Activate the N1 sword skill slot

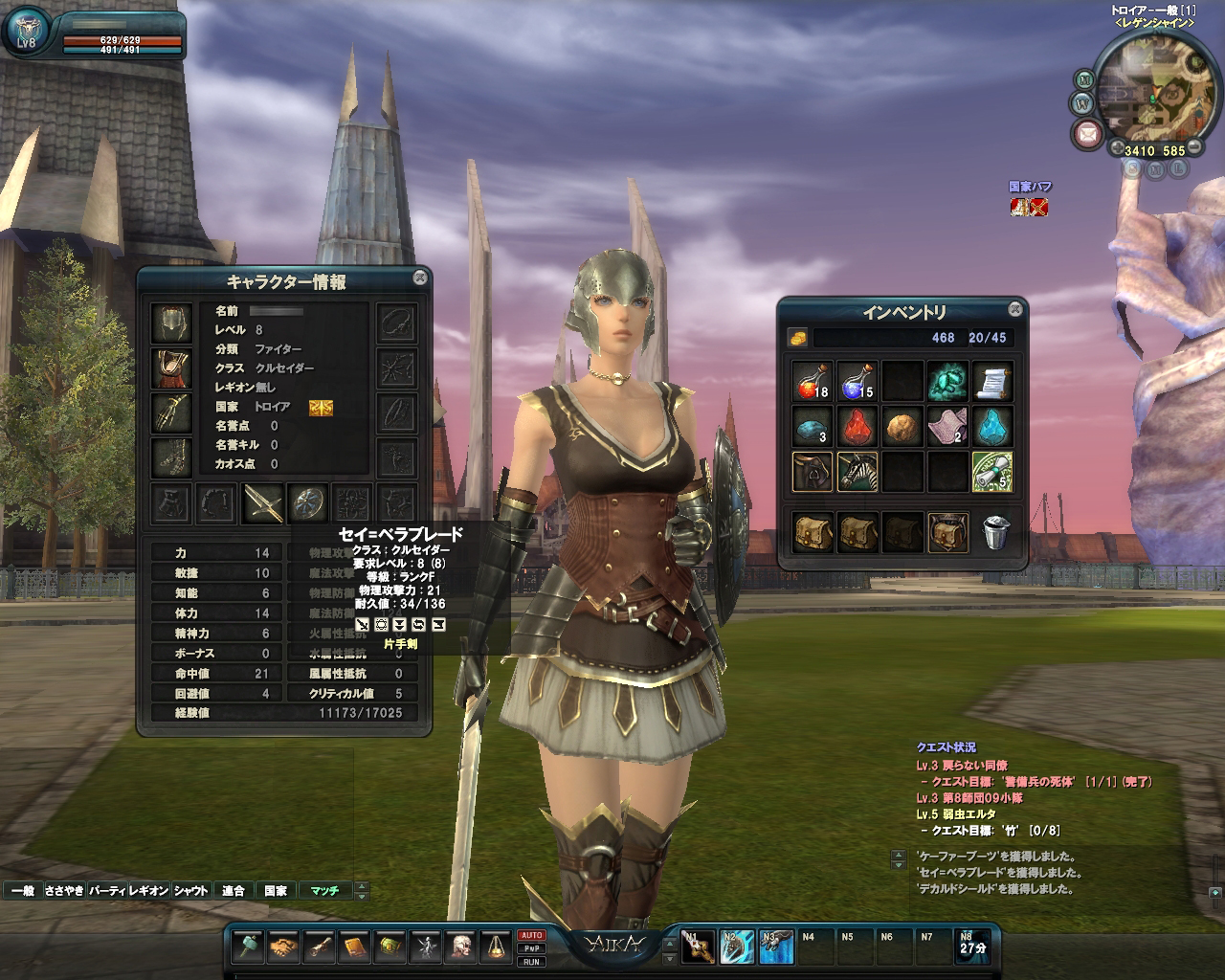tap(698, 947)
